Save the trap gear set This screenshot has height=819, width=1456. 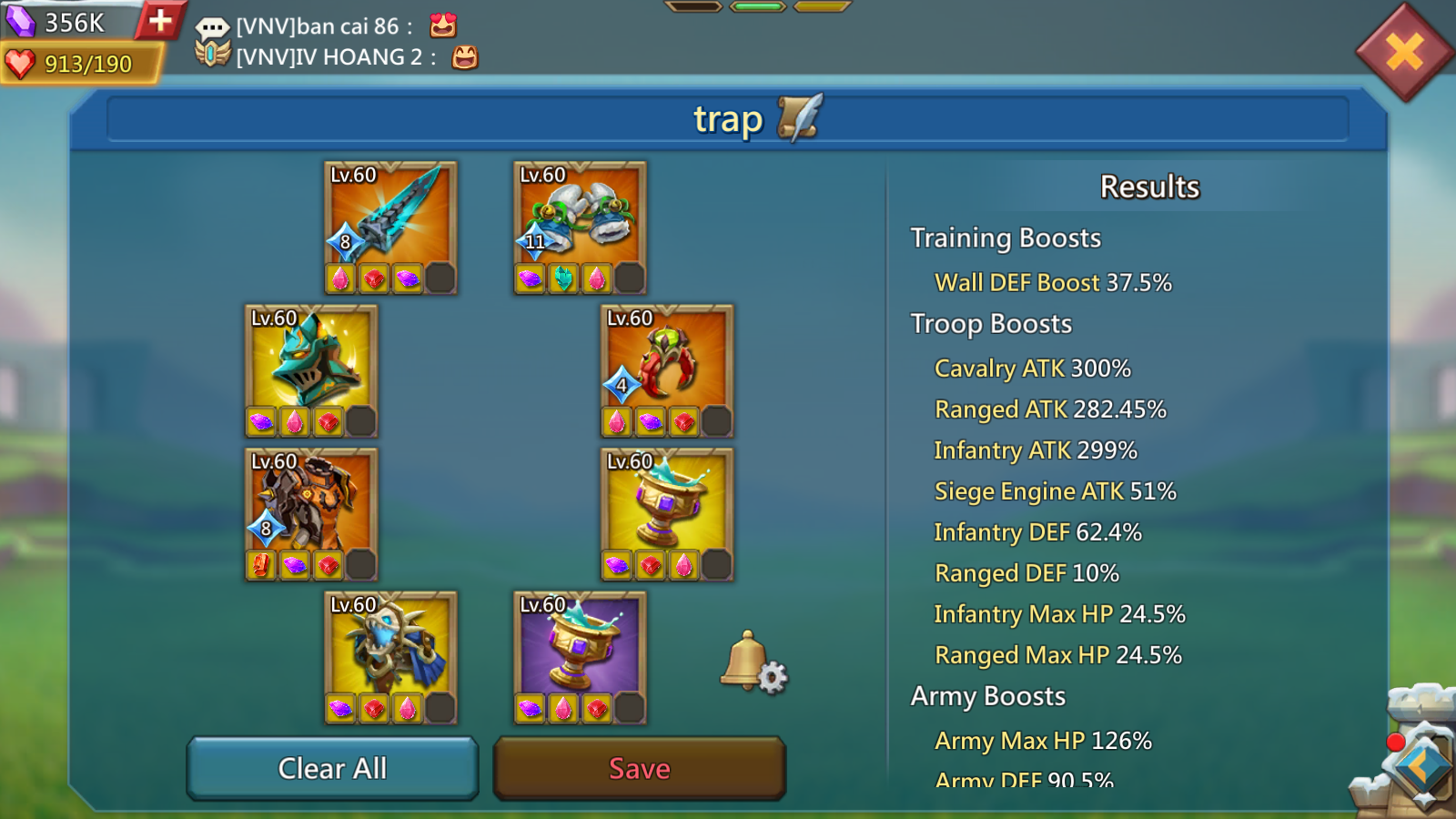click(x=639, y=769)
